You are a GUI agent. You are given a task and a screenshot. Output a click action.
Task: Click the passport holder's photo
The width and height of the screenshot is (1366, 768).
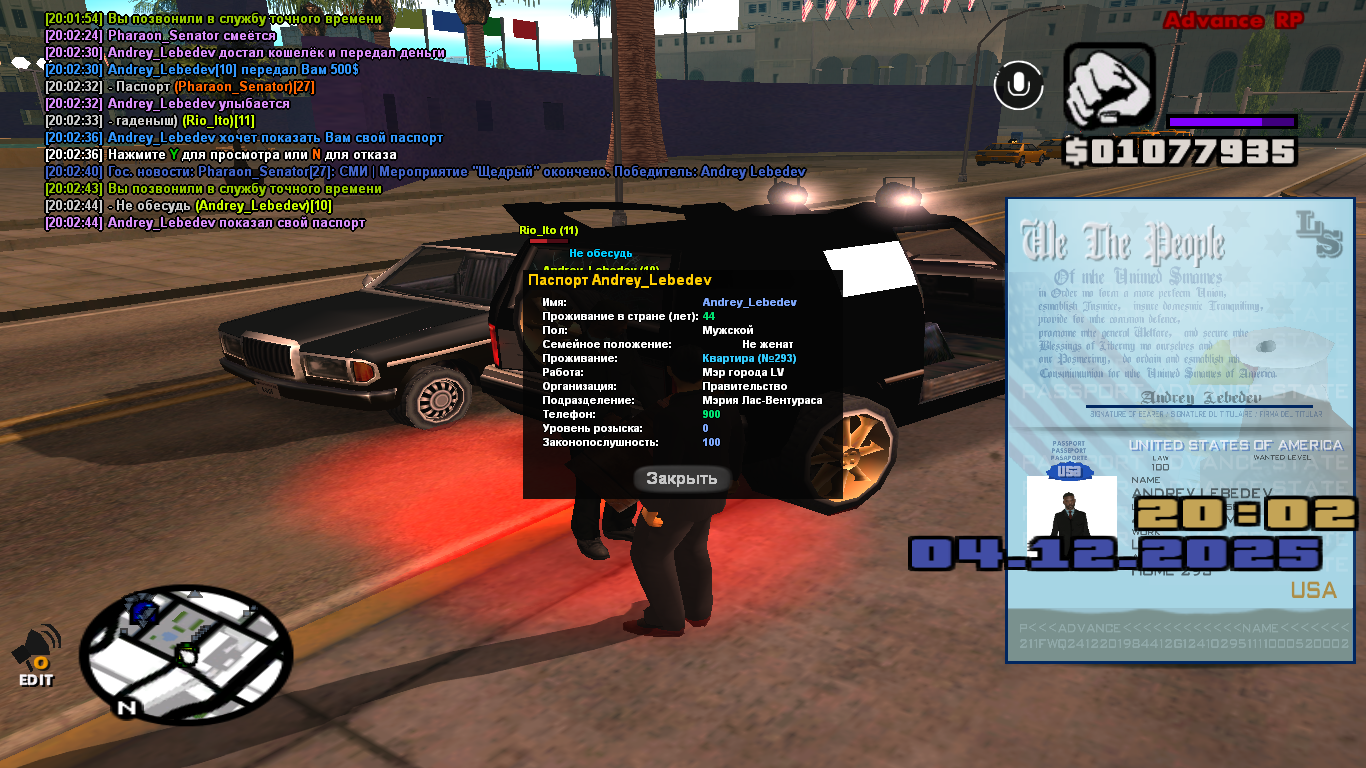[1071, 512]
